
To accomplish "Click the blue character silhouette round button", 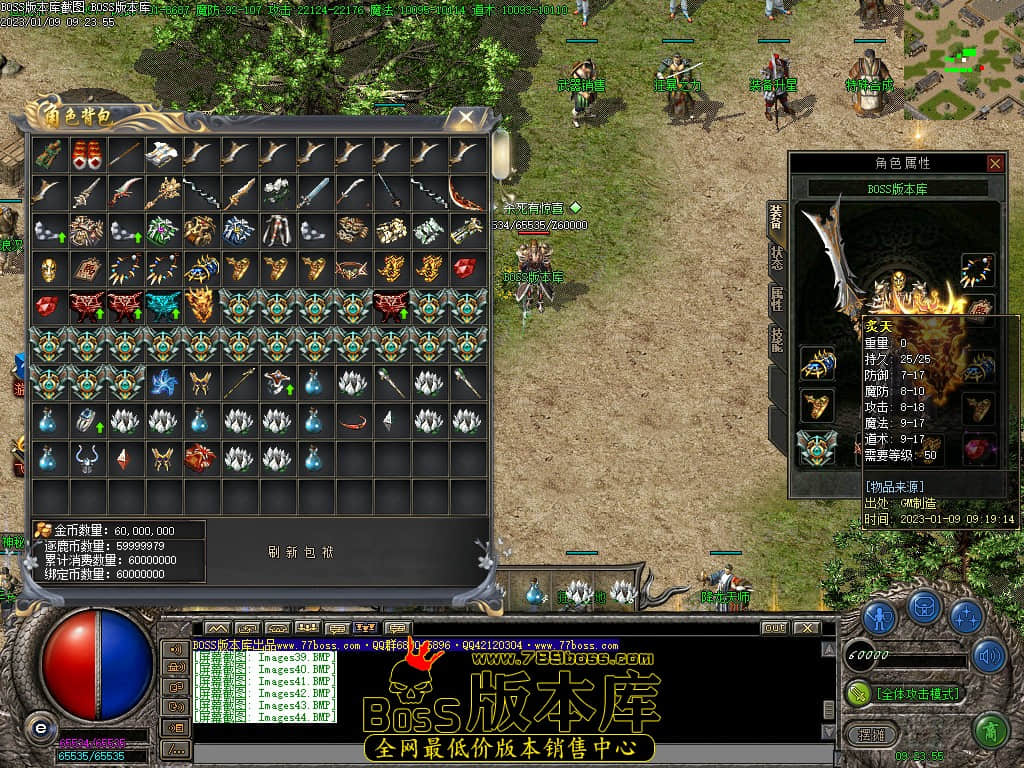I will tap(880, 617).
